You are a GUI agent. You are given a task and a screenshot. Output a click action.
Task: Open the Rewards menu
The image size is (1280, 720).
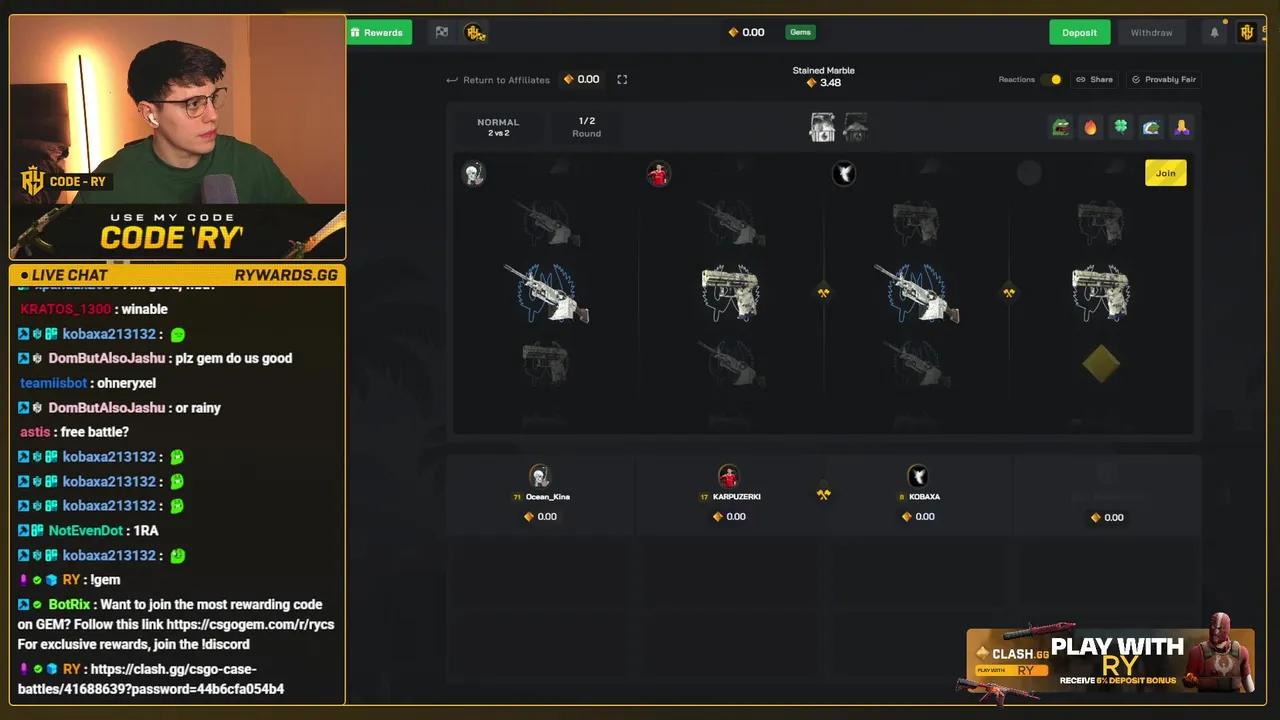pyautogui.click(x=379, y=32)
